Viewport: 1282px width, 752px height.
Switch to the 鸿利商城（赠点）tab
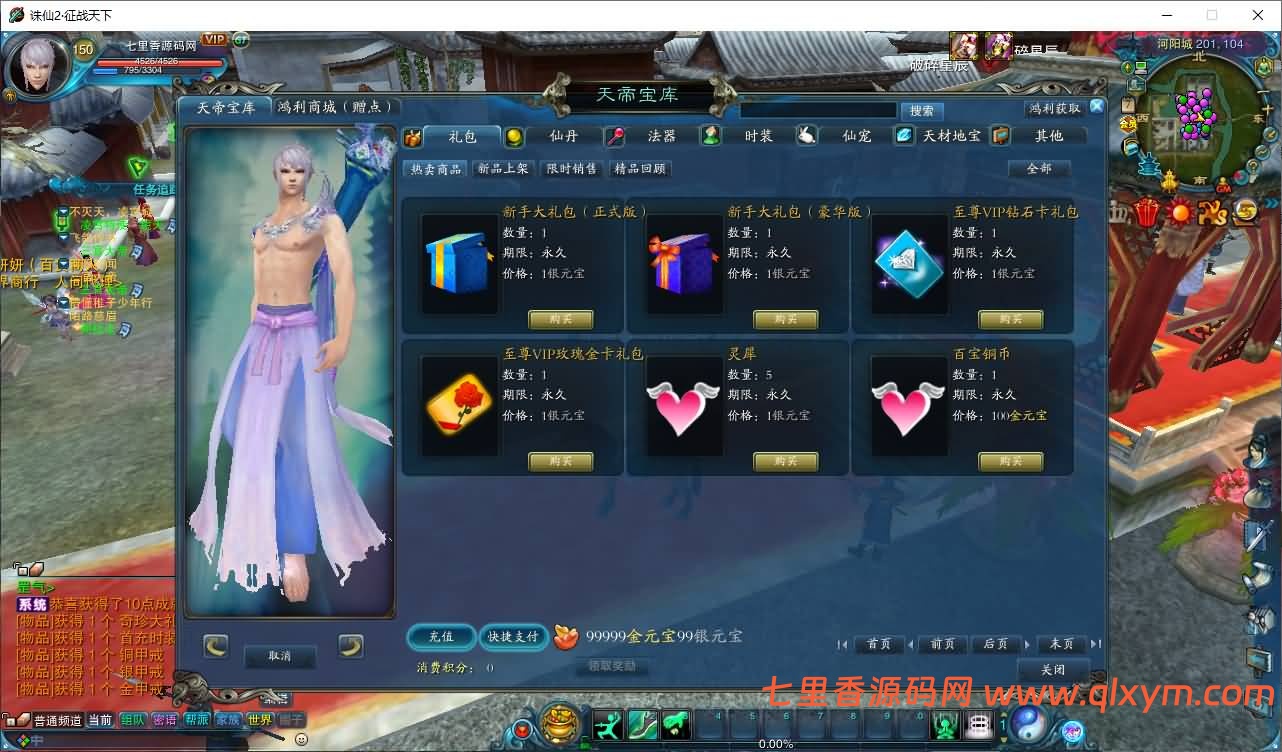click(334, 106)
